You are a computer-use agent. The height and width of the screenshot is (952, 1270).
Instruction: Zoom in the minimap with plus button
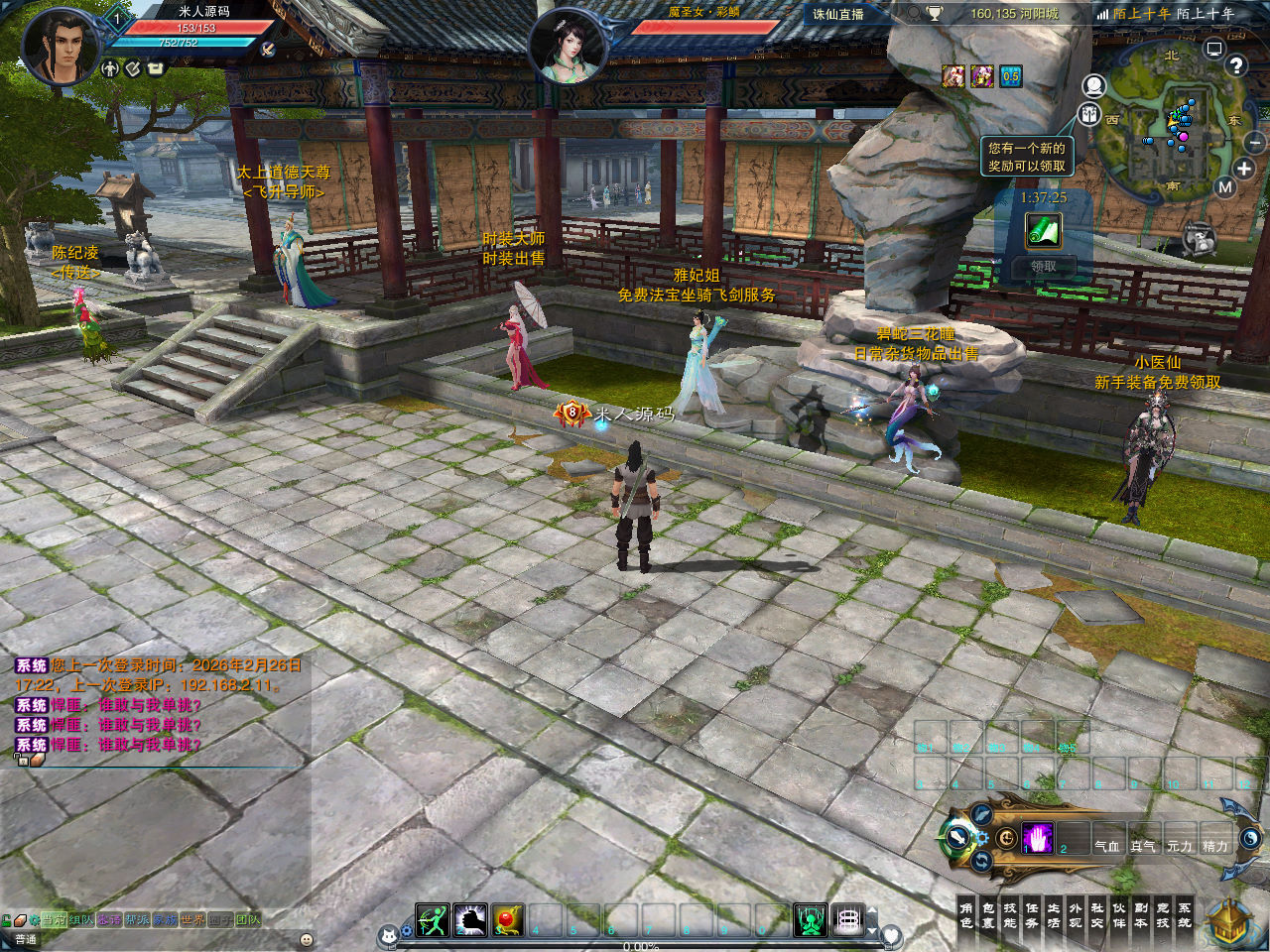[x=1244, y=169]
